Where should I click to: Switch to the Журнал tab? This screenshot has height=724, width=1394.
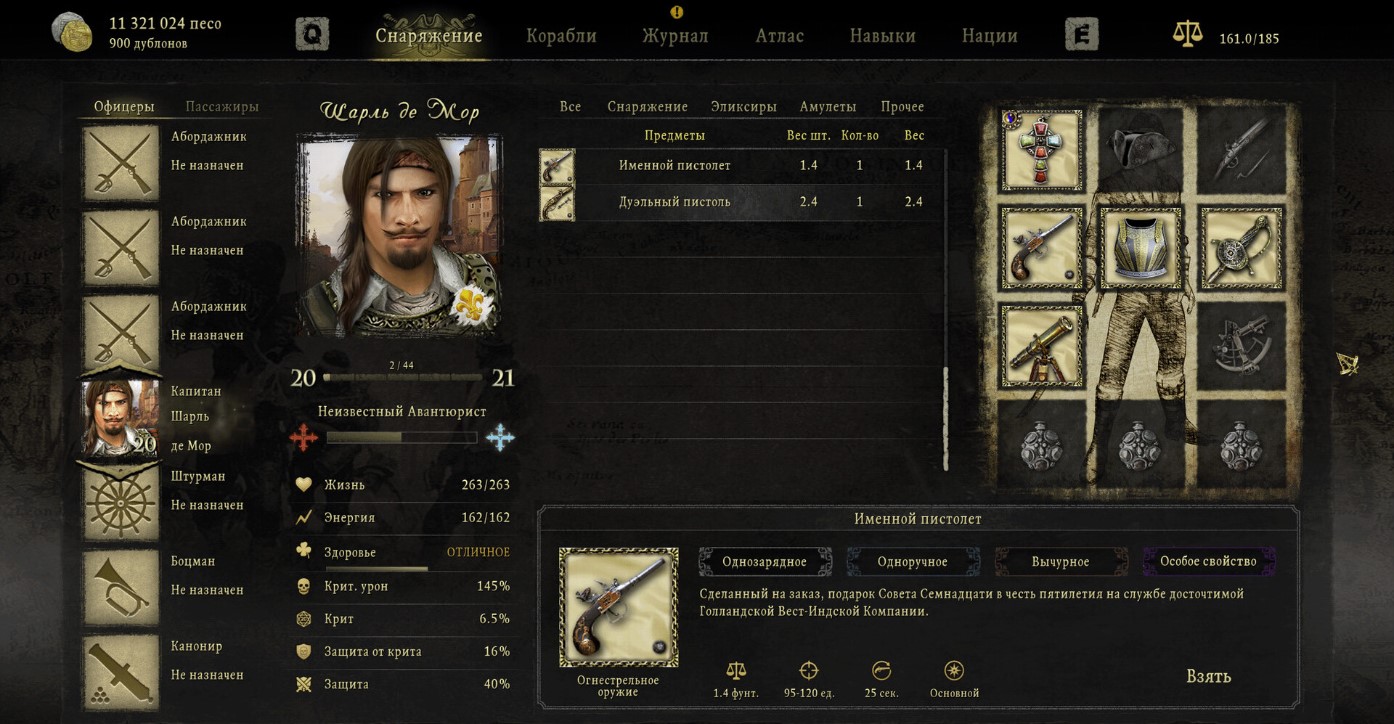pos(675,36)
